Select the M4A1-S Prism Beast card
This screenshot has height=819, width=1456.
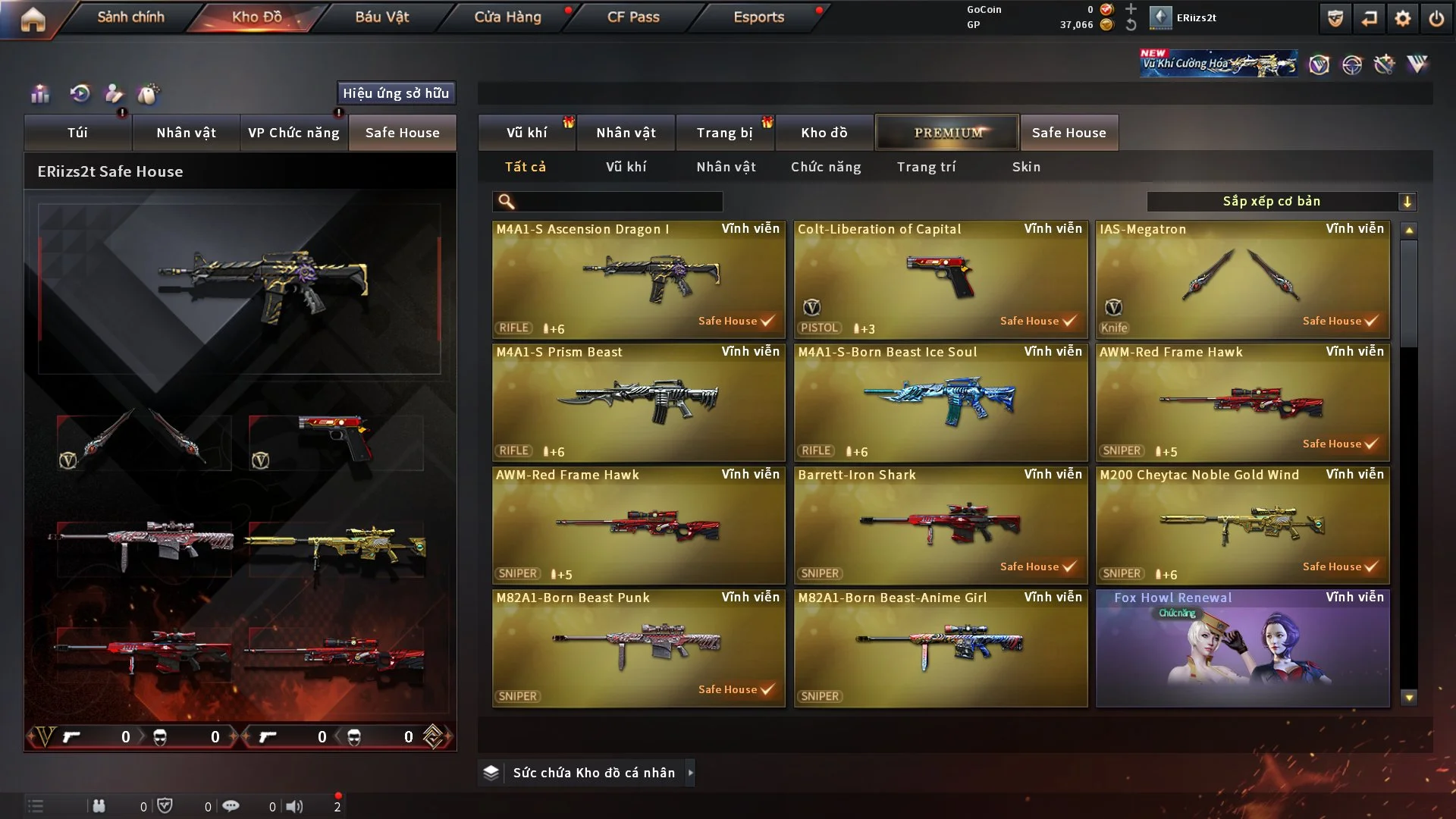click(x=639, y=403)
